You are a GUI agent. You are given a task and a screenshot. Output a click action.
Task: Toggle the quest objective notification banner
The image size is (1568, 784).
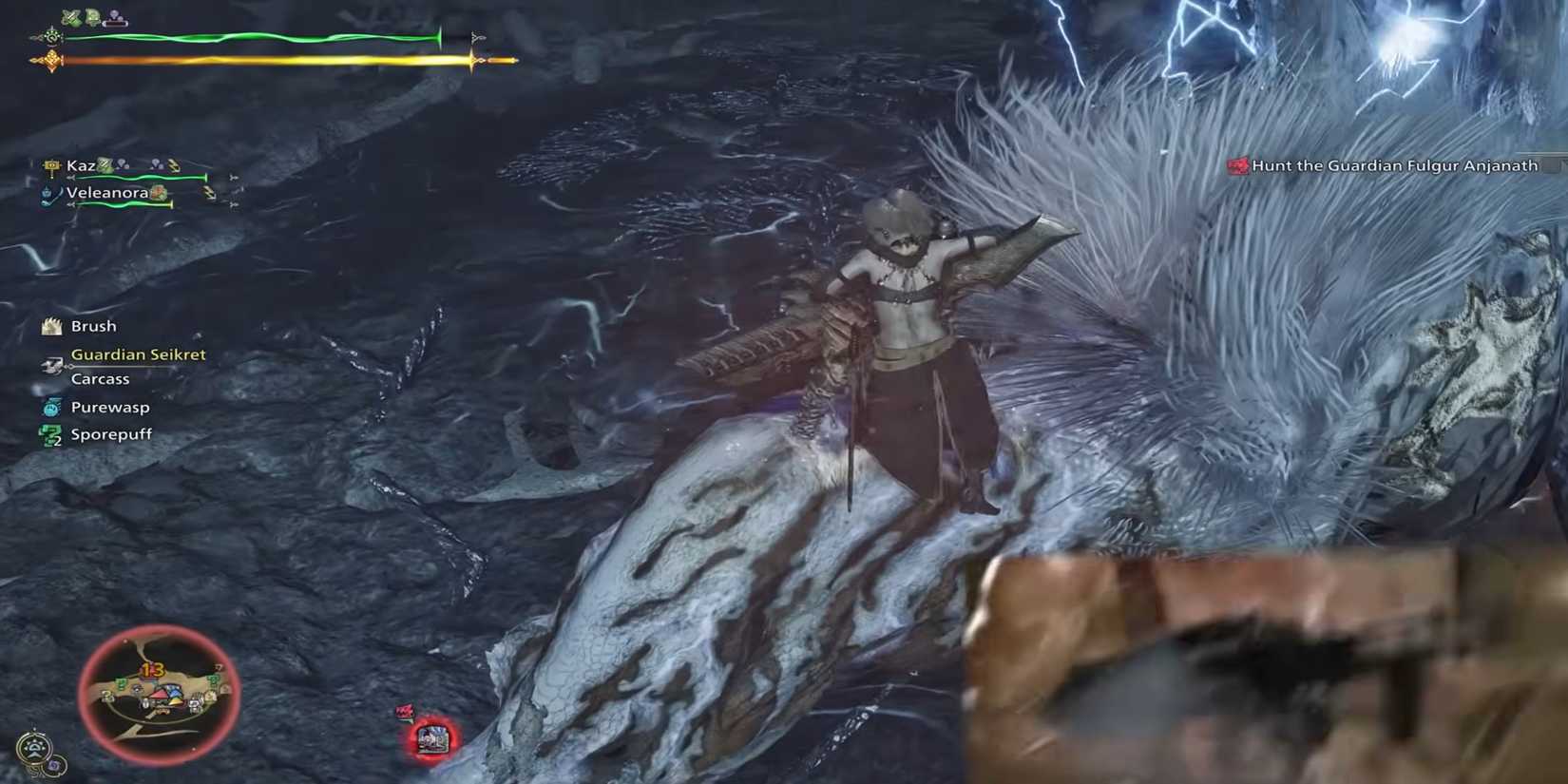(1387, 164)
